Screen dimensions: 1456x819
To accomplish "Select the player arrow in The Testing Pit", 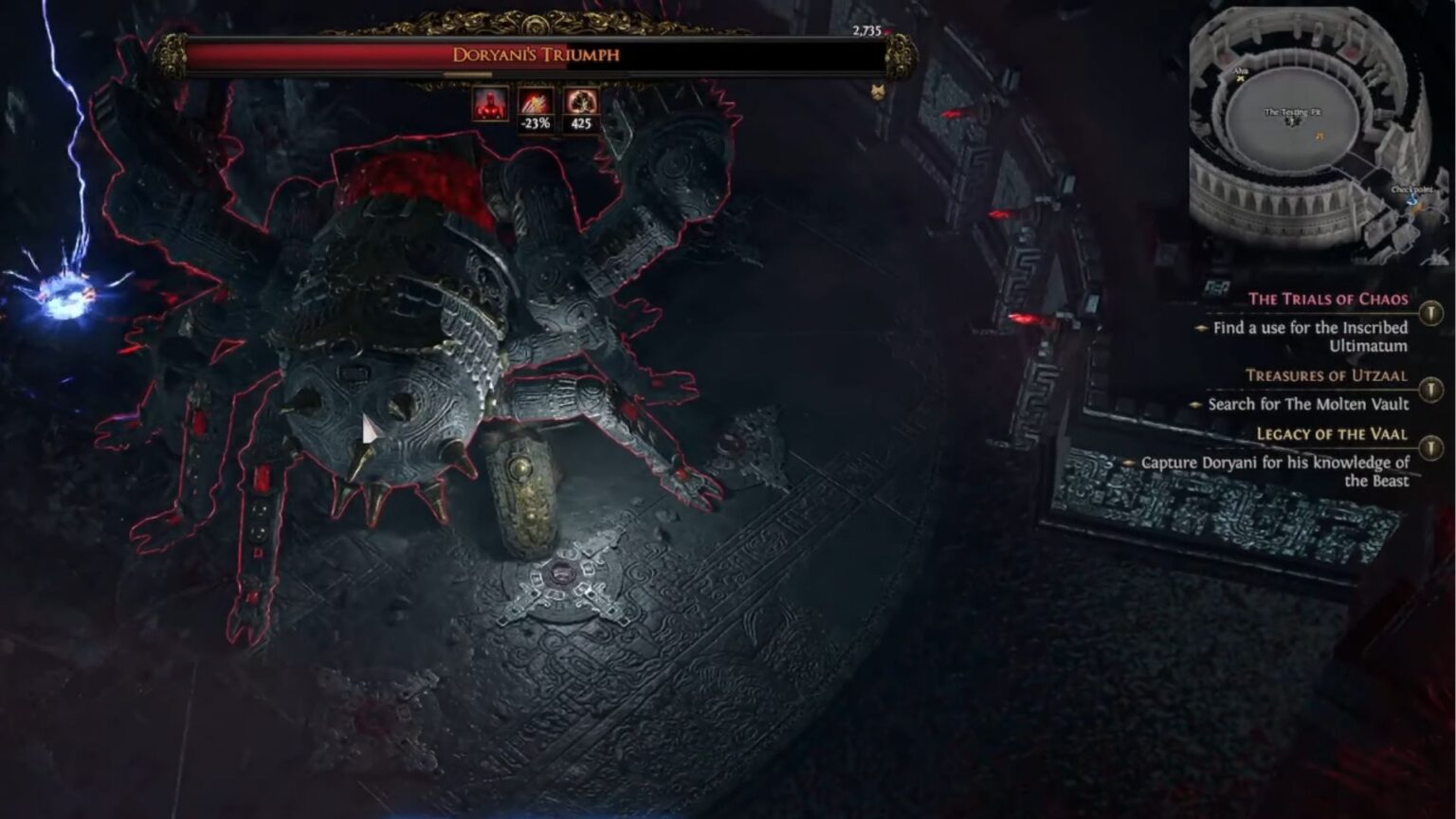I will pos(1290,121).
